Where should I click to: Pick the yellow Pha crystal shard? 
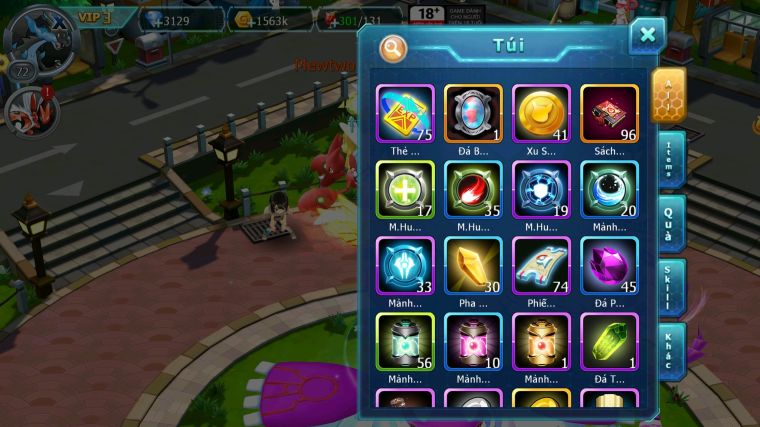click(473, 266)
